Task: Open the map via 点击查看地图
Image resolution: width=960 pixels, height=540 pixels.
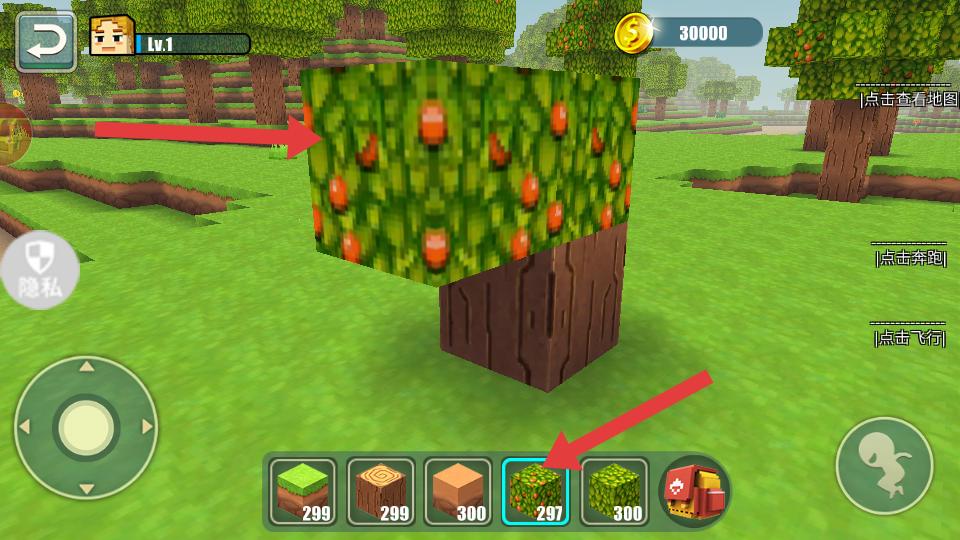Action: point(905,99)
